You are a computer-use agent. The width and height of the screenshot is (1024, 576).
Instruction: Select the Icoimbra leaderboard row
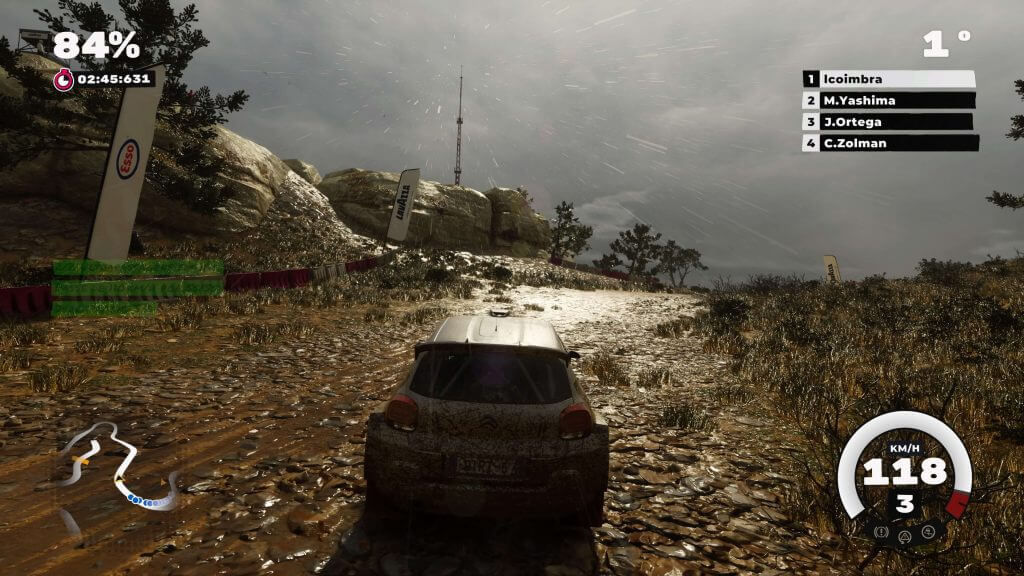(x=889, y=79)
